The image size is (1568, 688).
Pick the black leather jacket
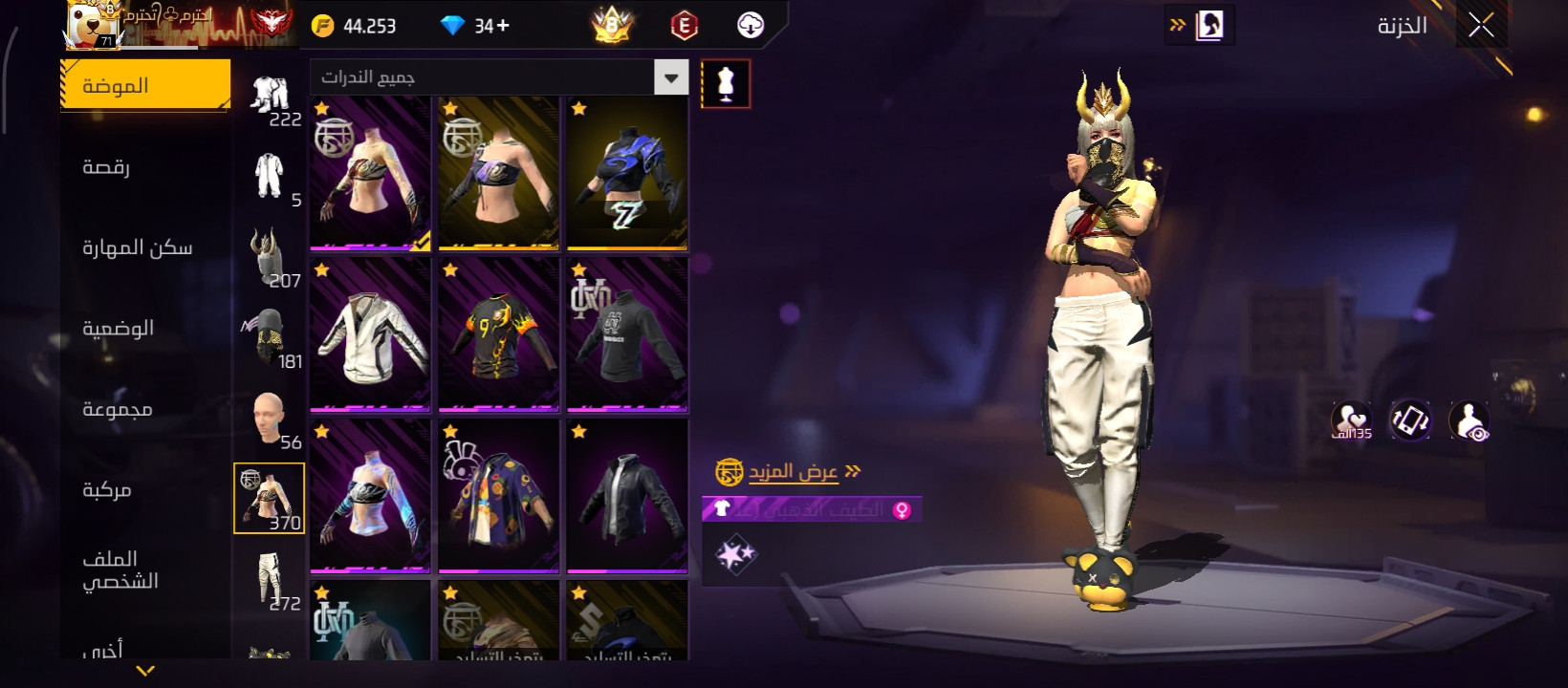627,497
